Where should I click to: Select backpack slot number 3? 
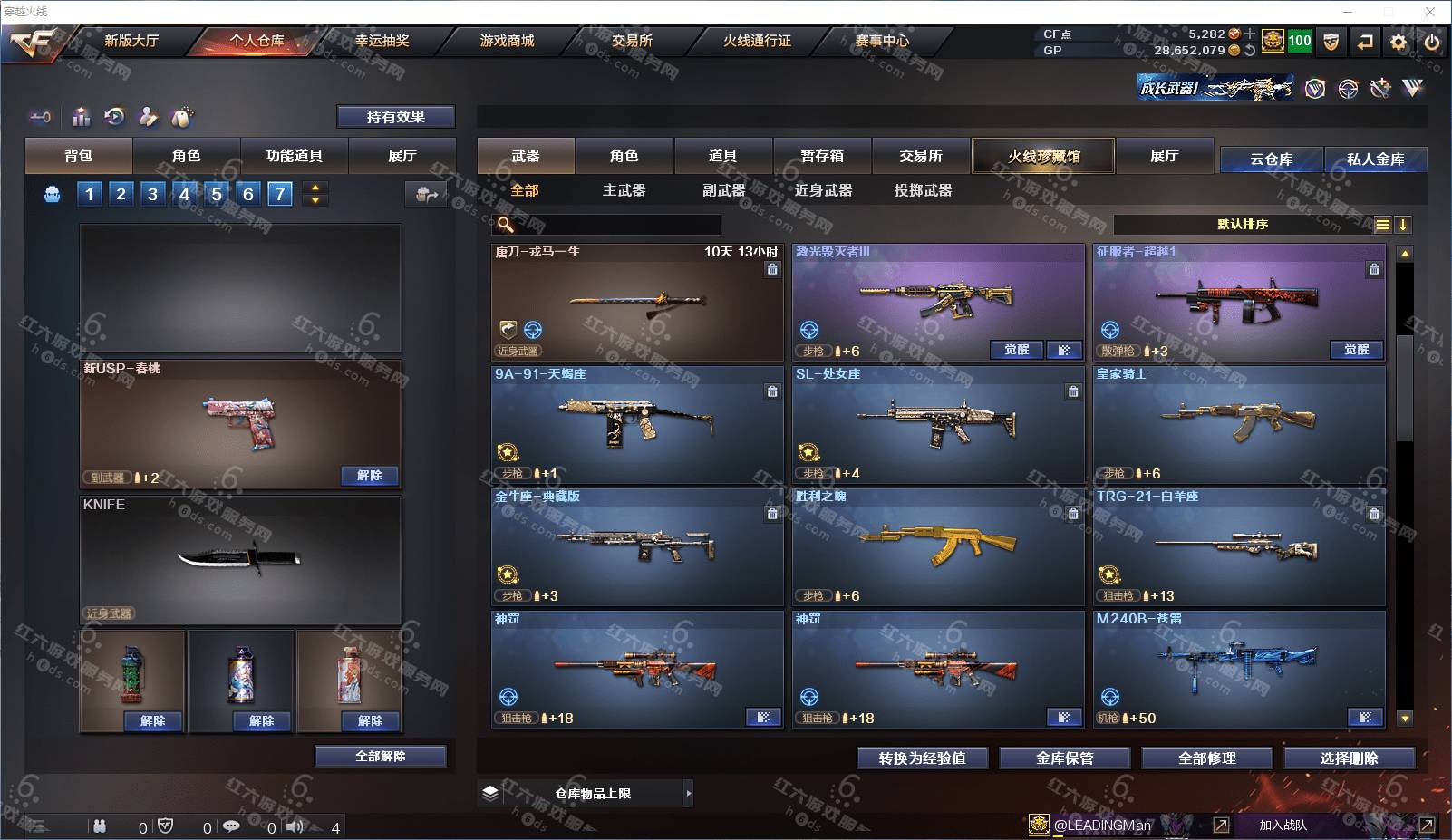tap(152, 194)
